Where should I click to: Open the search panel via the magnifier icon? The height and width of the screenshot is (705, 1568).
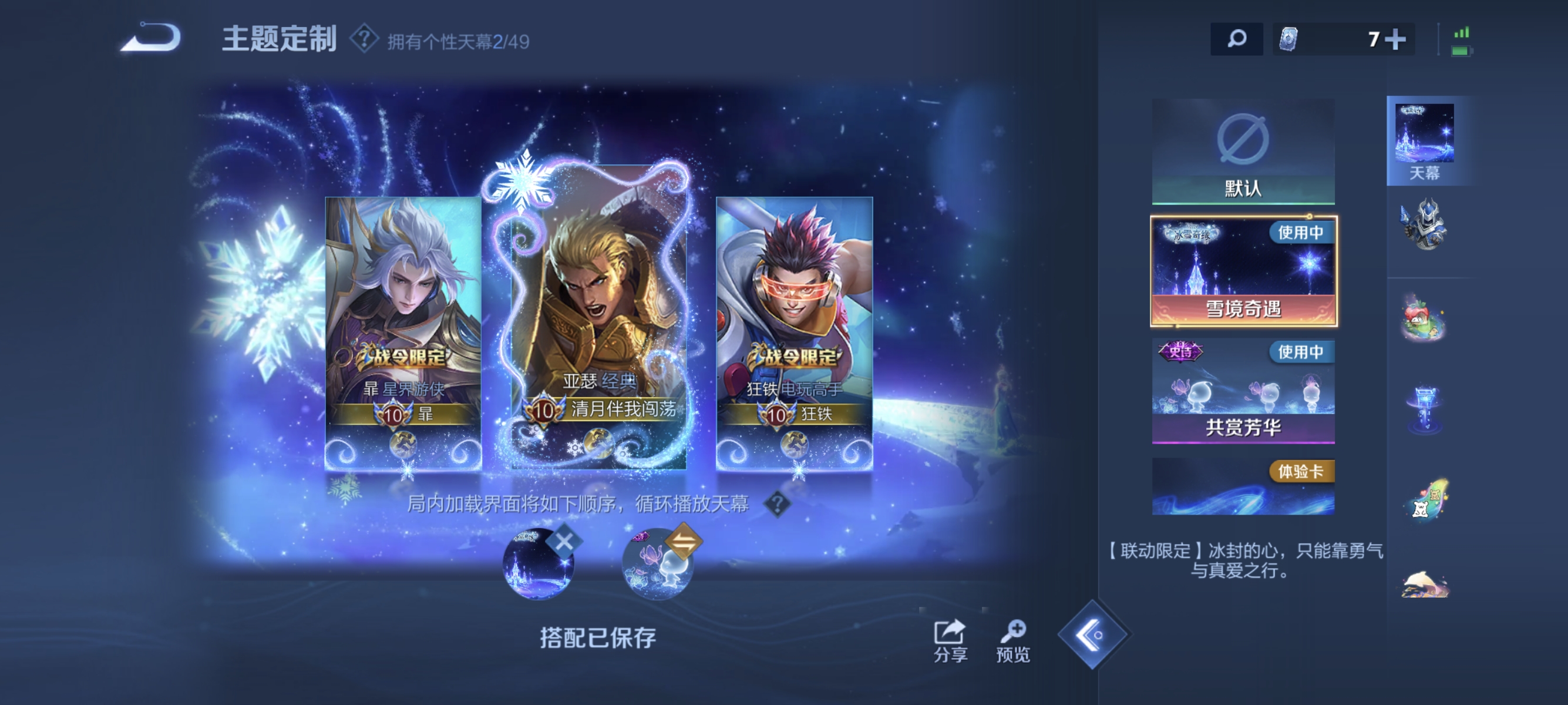(x=1237, y=38)
